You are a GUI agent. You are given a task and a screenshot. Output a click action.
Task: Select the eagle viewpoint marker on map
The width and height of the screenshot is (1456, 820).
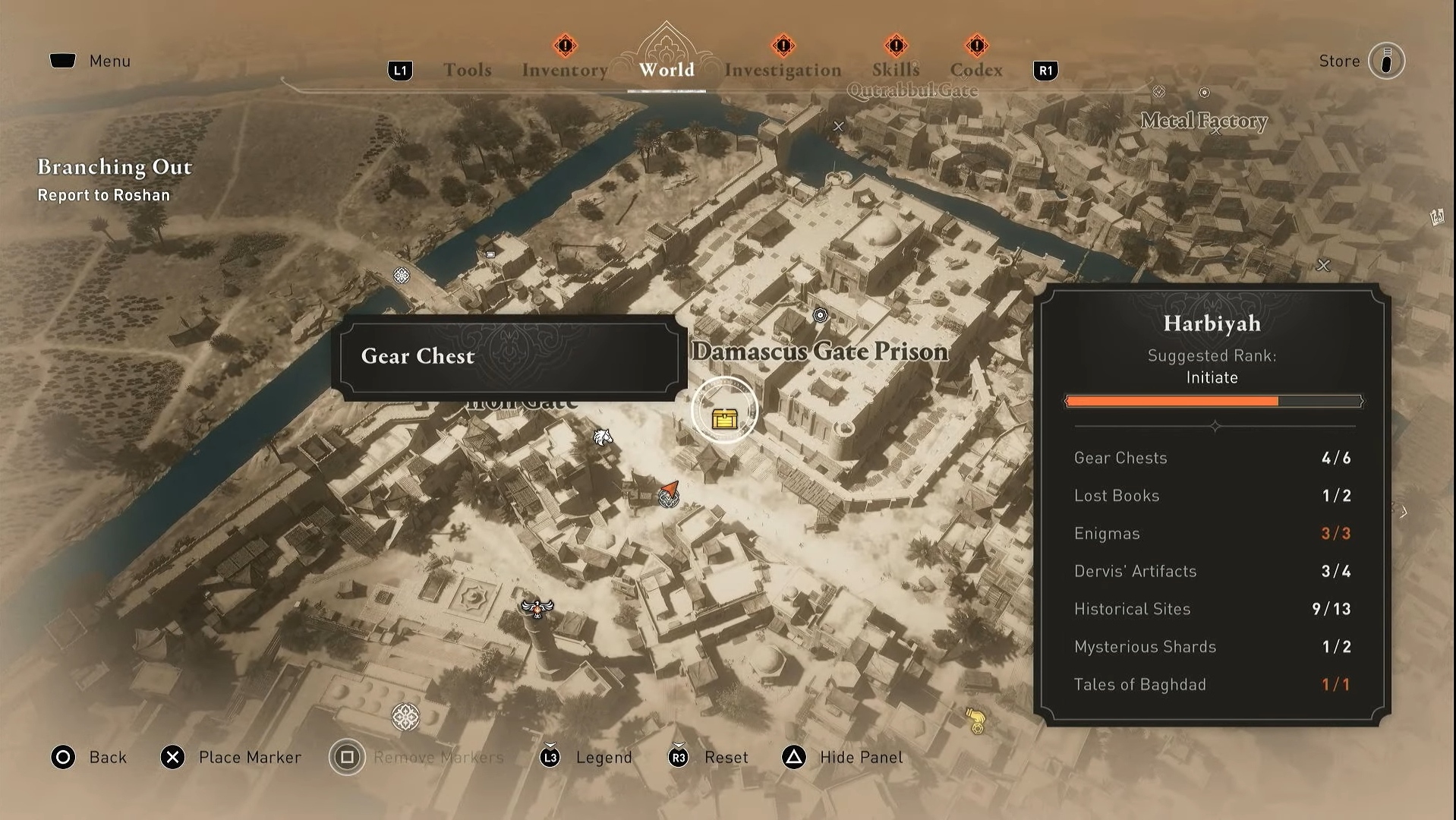click(537, 607)
